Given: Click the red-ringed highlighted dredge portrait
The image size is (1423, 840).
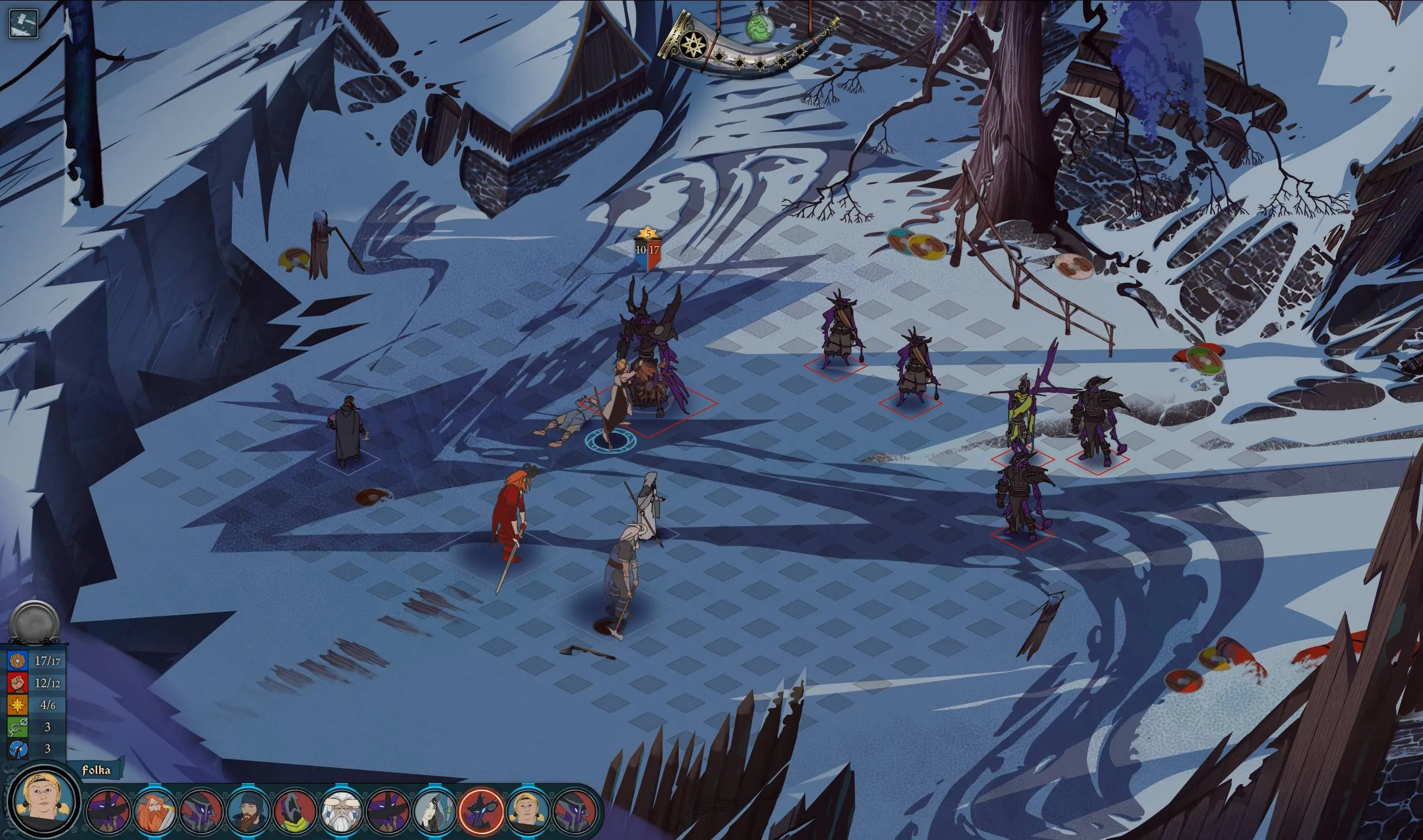Looking at the screenshot, I should click(x=481, y=811).
